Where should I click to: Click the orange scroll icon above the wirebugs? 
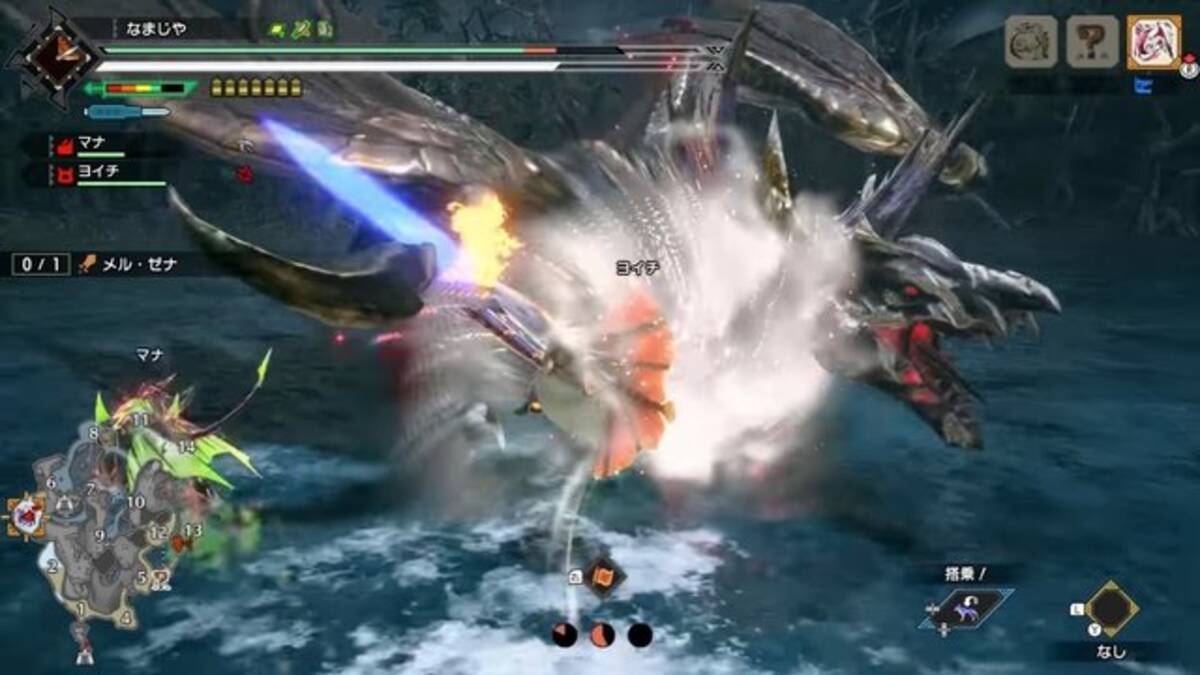pyautogui.click(x=605, y=577)
